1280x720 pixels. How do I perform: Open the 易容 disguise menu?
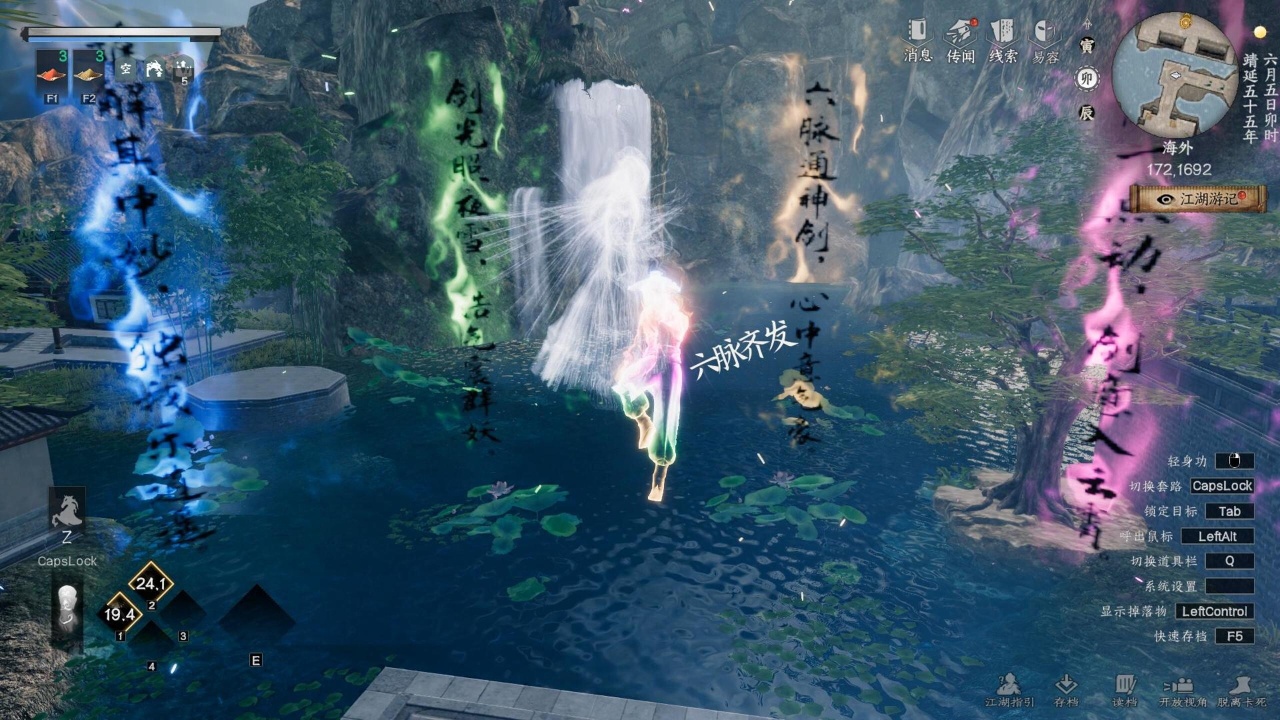pyautogui.click(x=1046, y=39)
